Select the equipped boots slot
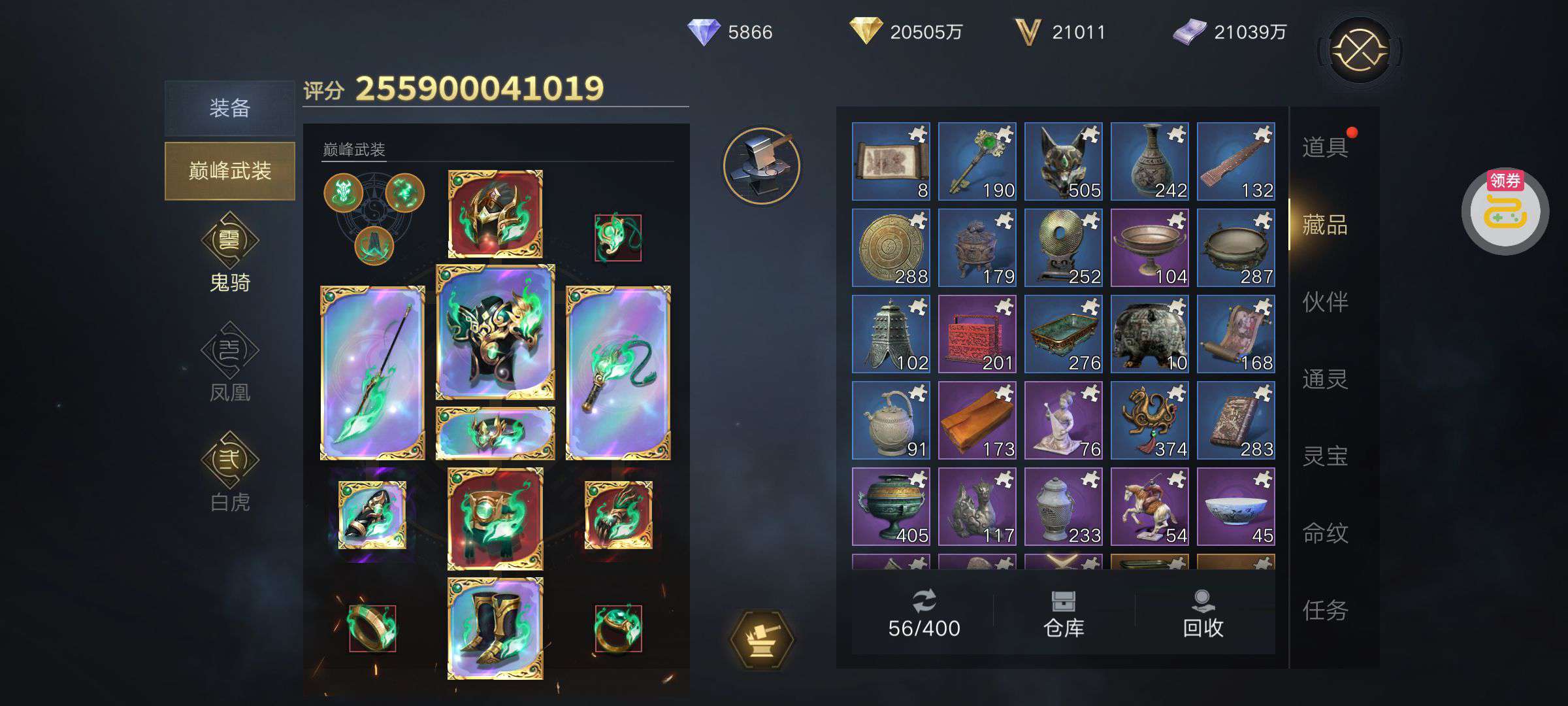The height and width of the screenshot is (706, 1568). (495, 629)
